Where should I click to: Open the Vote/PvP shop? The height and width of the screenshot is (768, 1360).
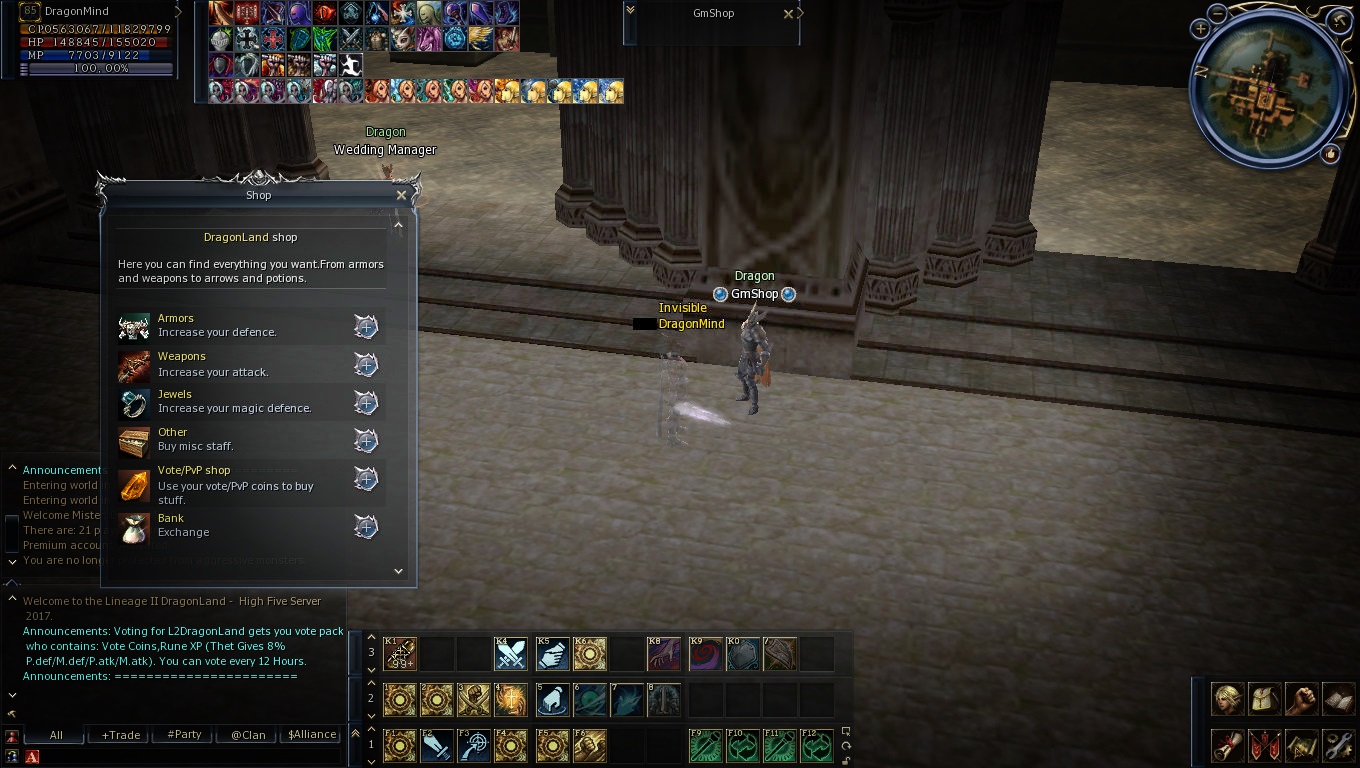pyautogui.click(x=366, y=479)
